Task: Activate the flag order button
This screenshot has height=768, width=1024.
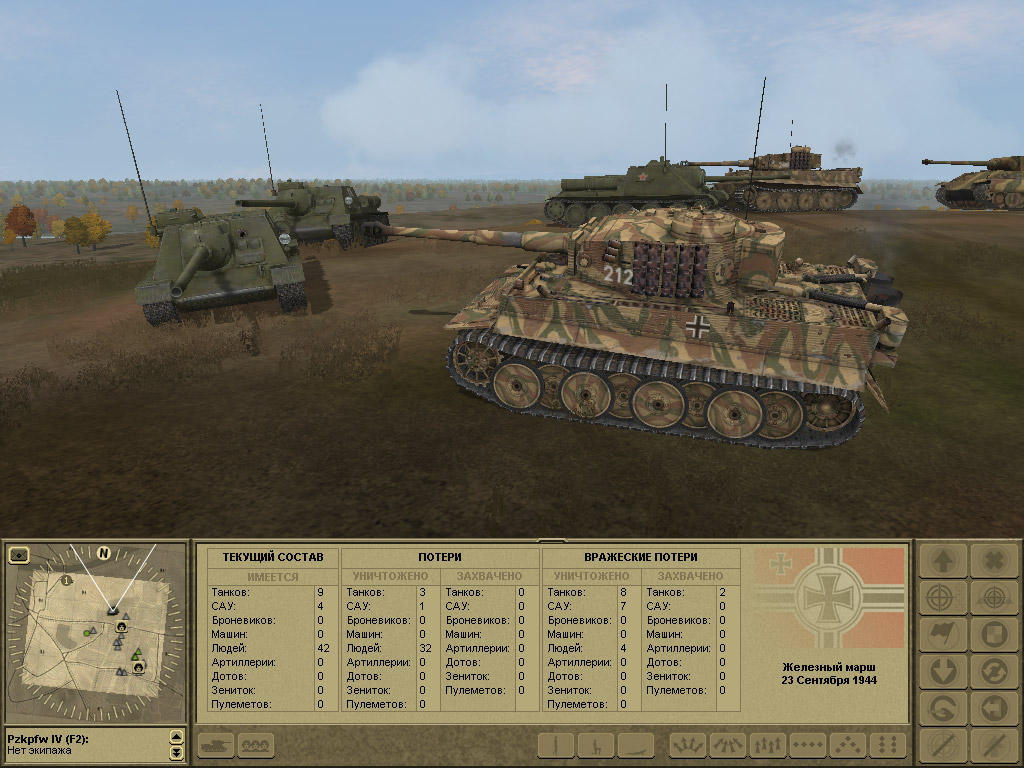Action: [x=942, y=634]
